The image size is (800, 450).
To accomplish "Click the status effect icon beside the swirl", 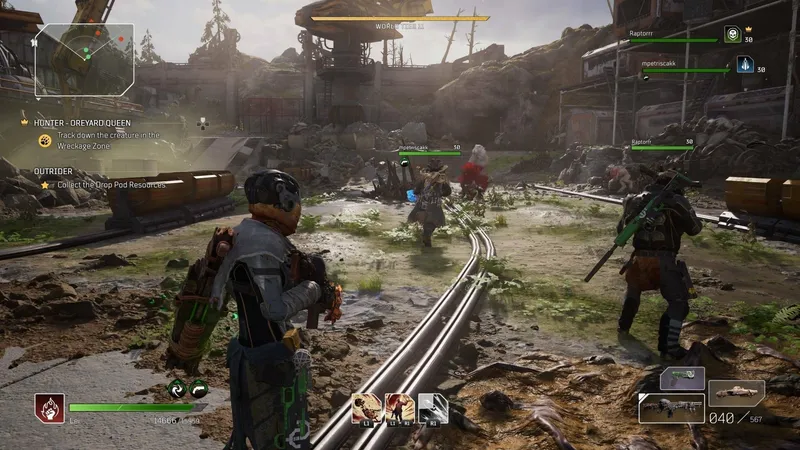I will (x=199, y=390).
